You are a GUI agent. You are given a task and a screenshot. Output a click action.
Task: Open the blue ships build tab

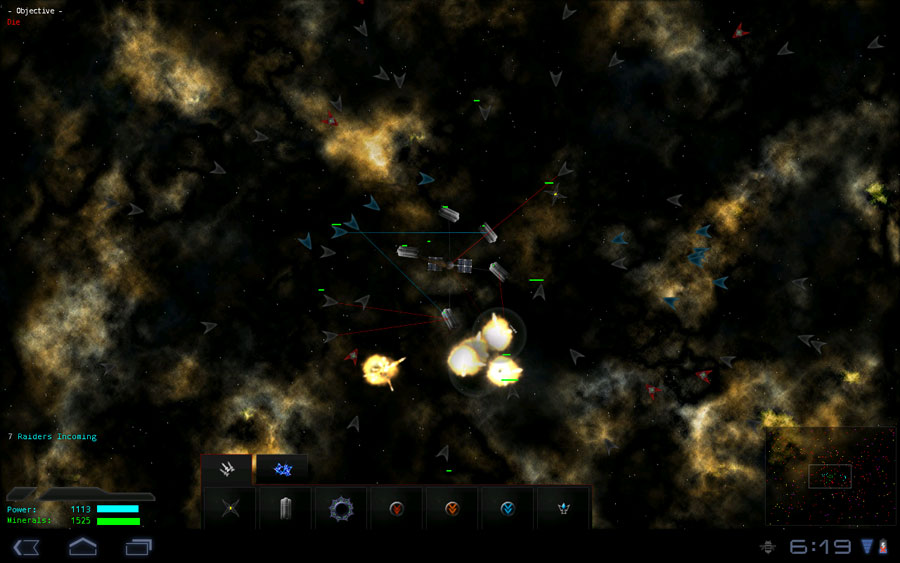(x=282, y=468)
